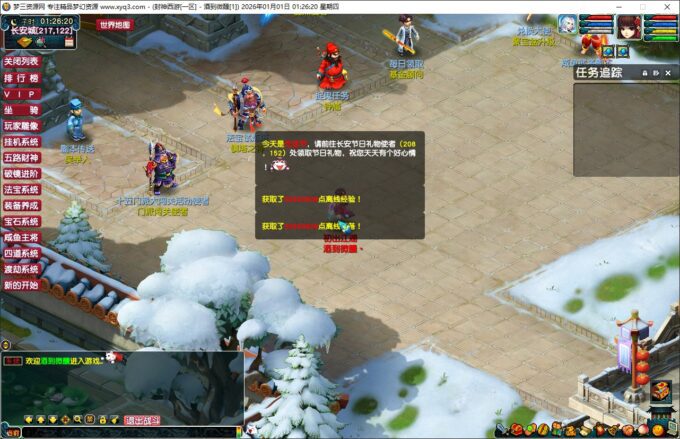Open the 世界地图 world map
This screenshot has height=439, width=680.
click(114, 25)
